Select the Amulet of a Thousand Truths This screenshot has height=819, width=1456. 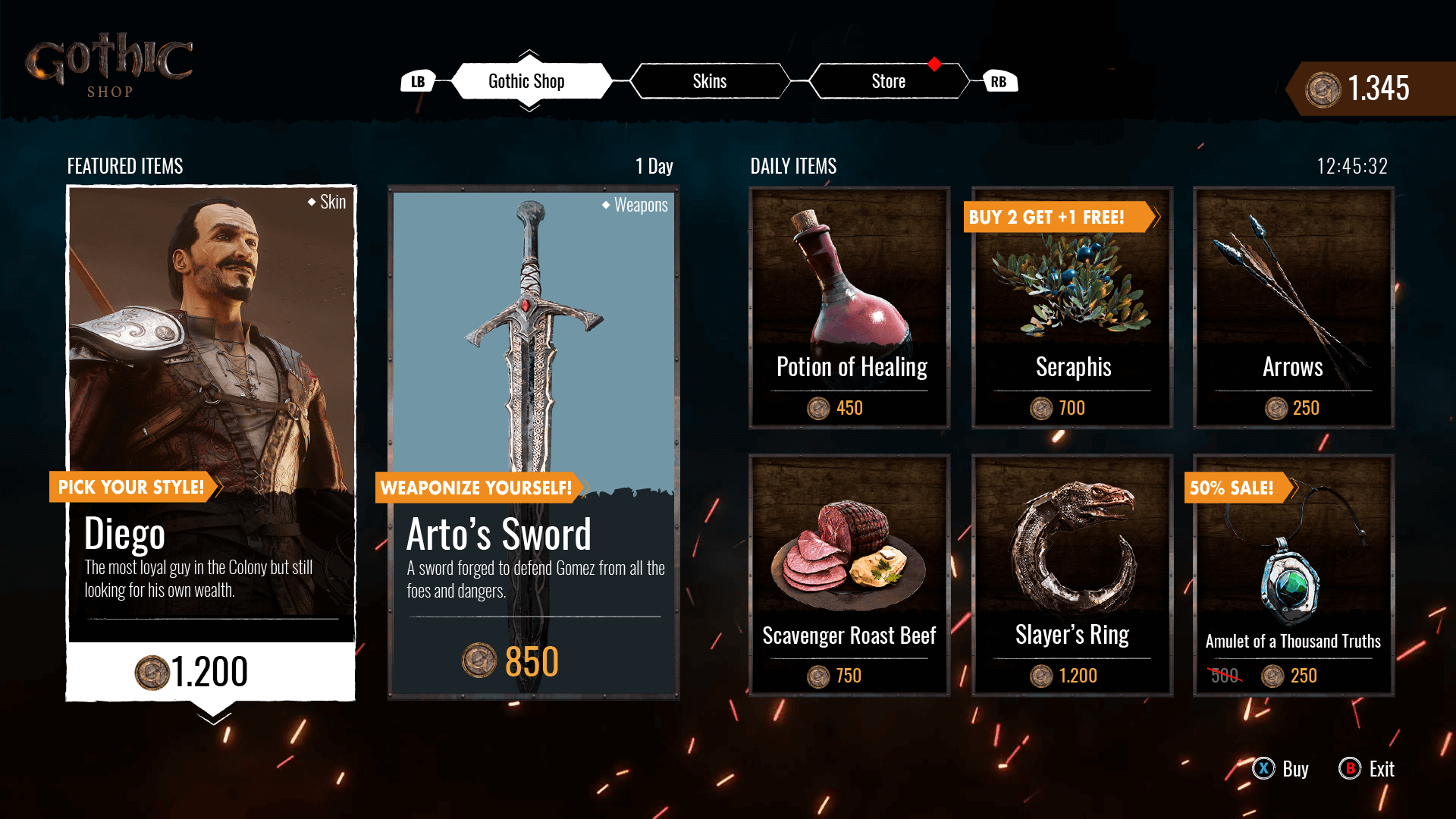pyautogui.click(x=1293, y=575)
